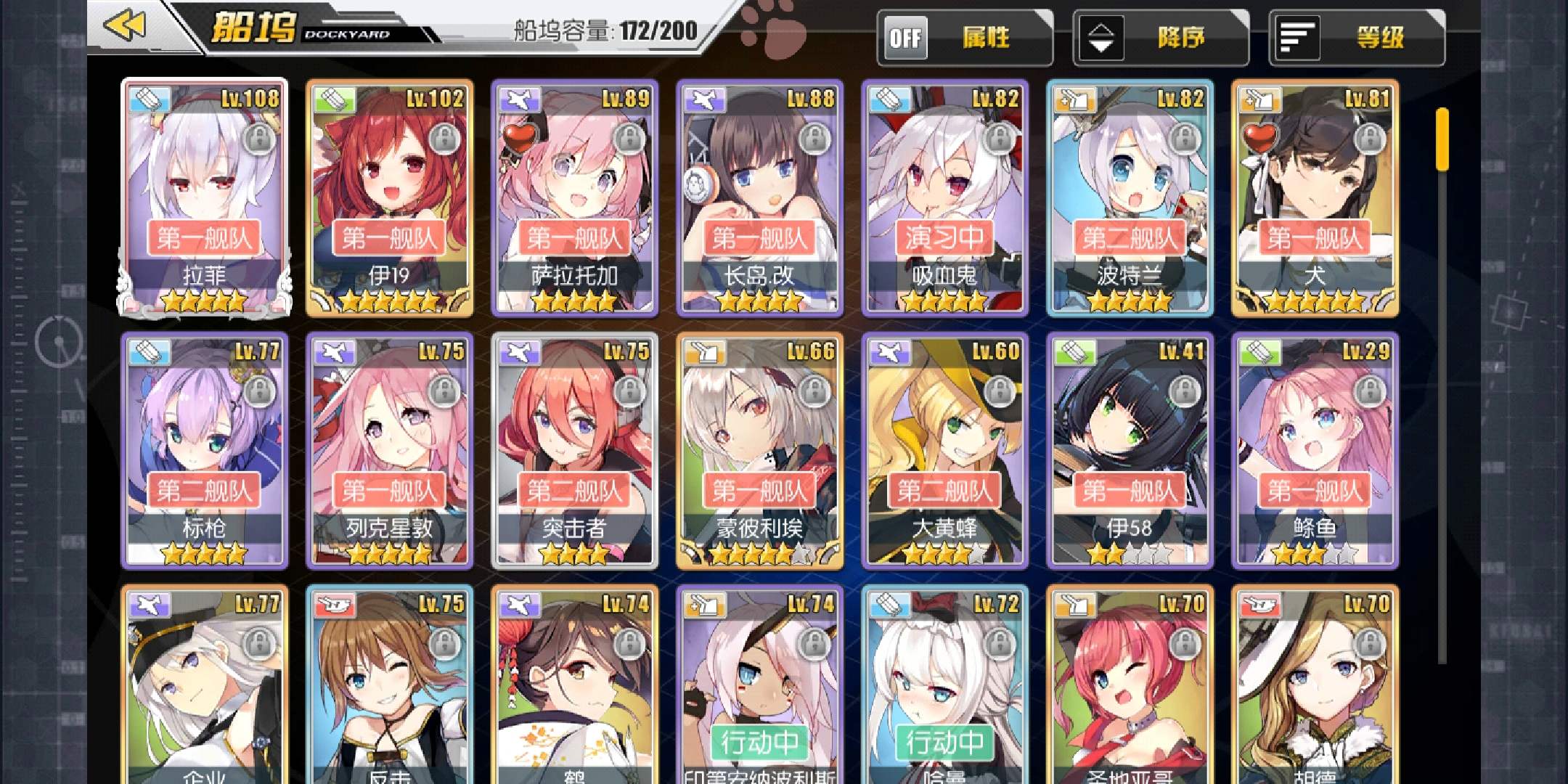The image size is (1568, 784).
Task: Pick the pink-haired 鲦鱼 Lv.29 card
Action: pos(1315,450)
